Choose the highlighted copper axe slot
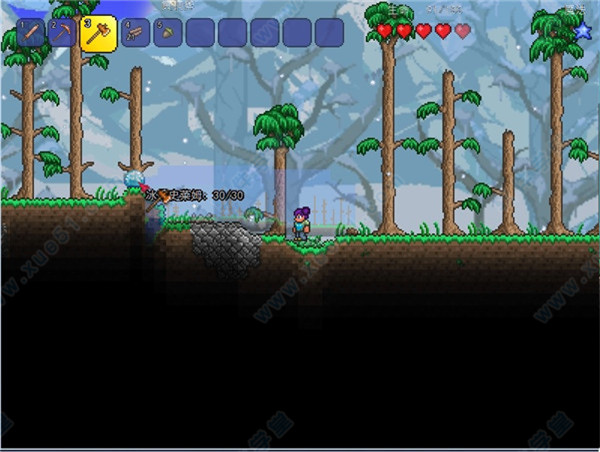The image size is (600, 452). 98,33
